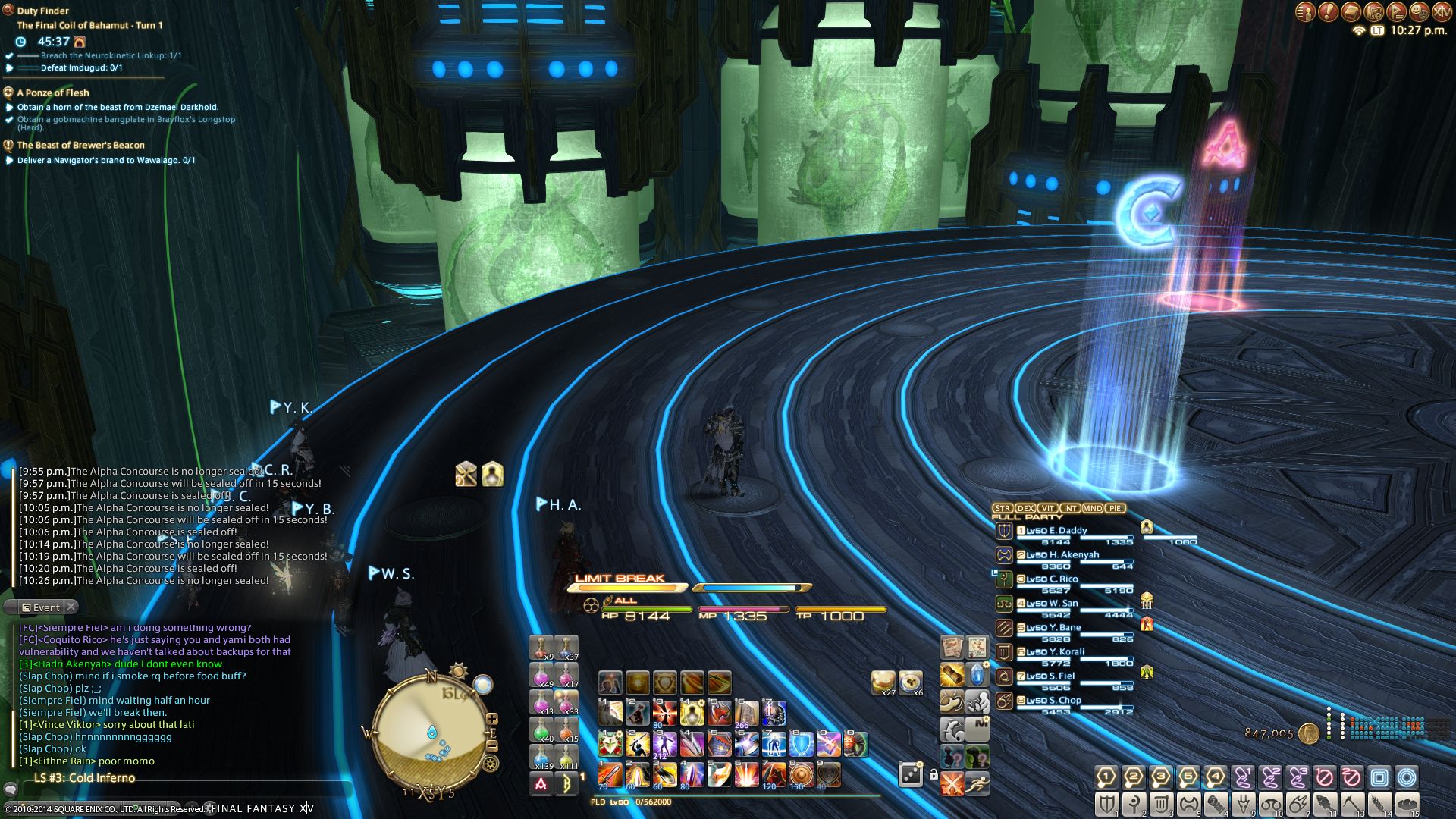Zoom out the minimap with the minus button
Screen dimensions: 1456x819
(x=492, y=745)
